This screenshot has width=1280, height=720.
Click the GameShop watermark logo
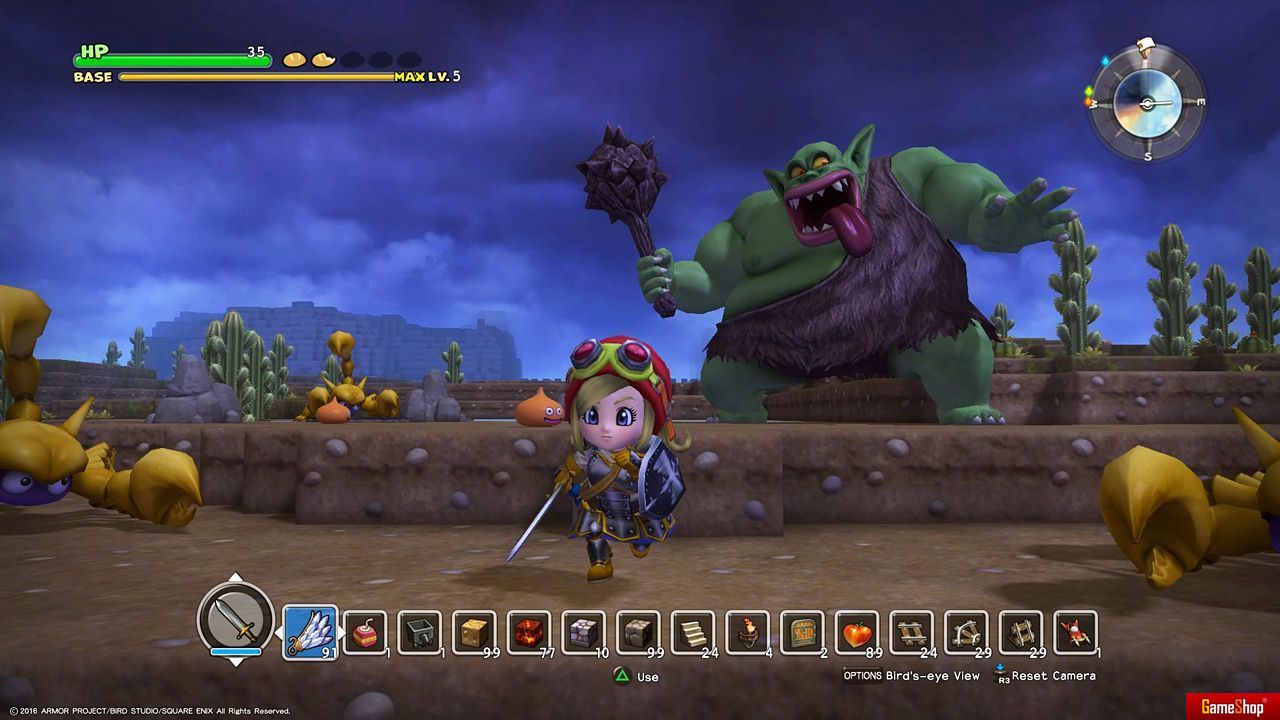tap(1226, 707)
